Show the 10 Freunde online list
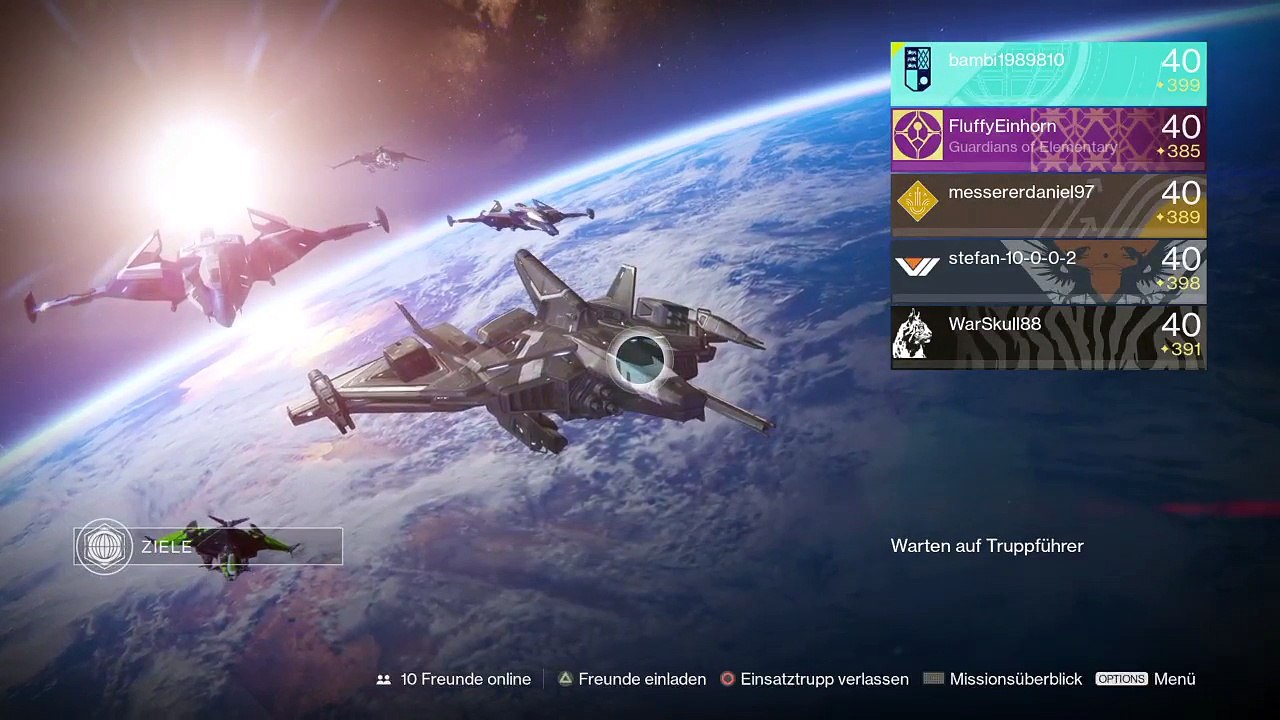 click(x=454, y=679)
